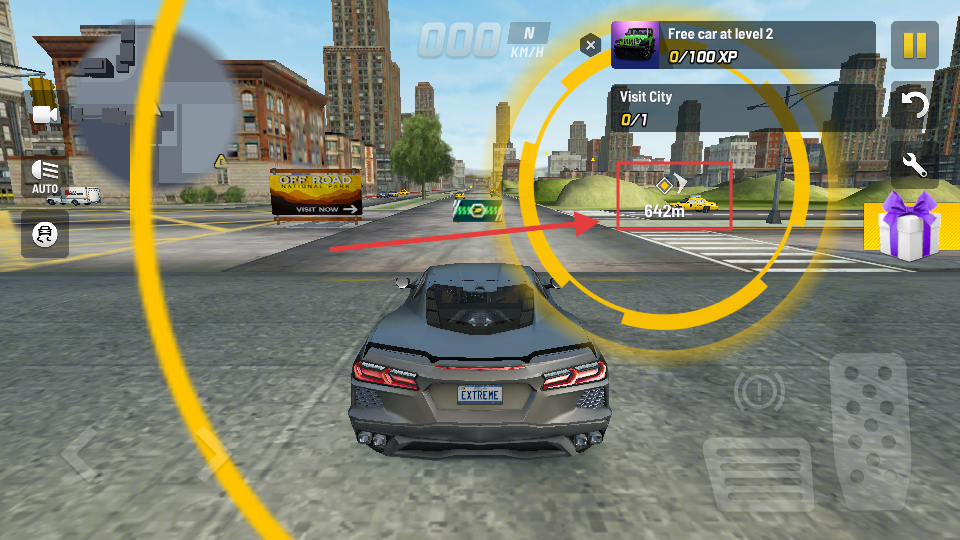Pause the game with the yellow pause button

pos(914,45)
